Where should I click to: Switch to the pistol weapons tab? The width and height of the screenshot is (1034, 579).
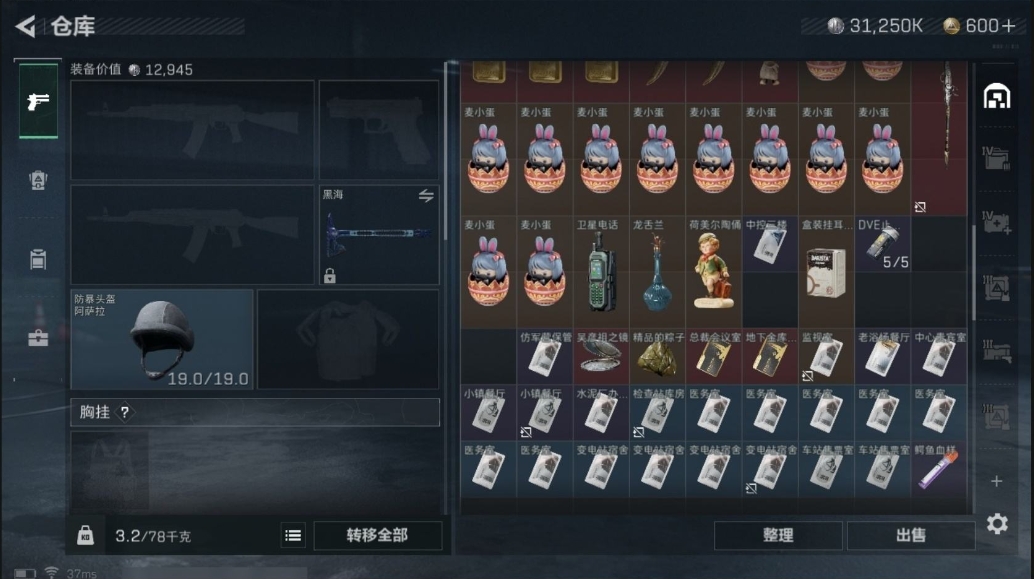pyautogui.click(x=37, y=101)
